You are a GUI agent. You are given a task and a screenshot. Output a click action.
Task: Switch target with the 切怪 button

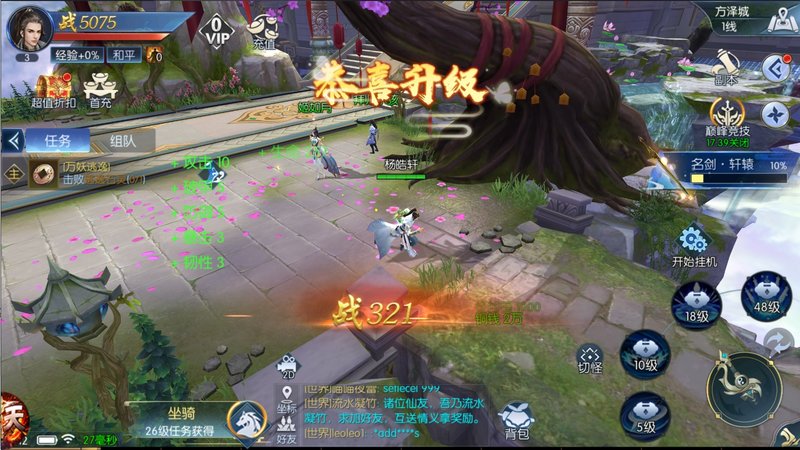[589, 358]
